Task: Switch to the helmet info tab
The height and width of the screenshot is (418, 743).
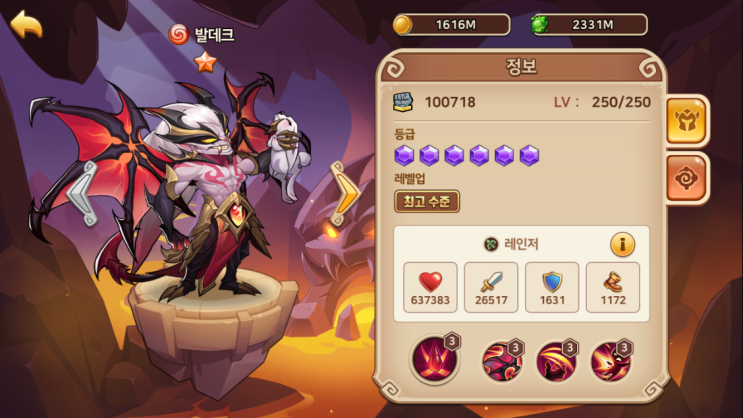Action: [x=687, y=121]
